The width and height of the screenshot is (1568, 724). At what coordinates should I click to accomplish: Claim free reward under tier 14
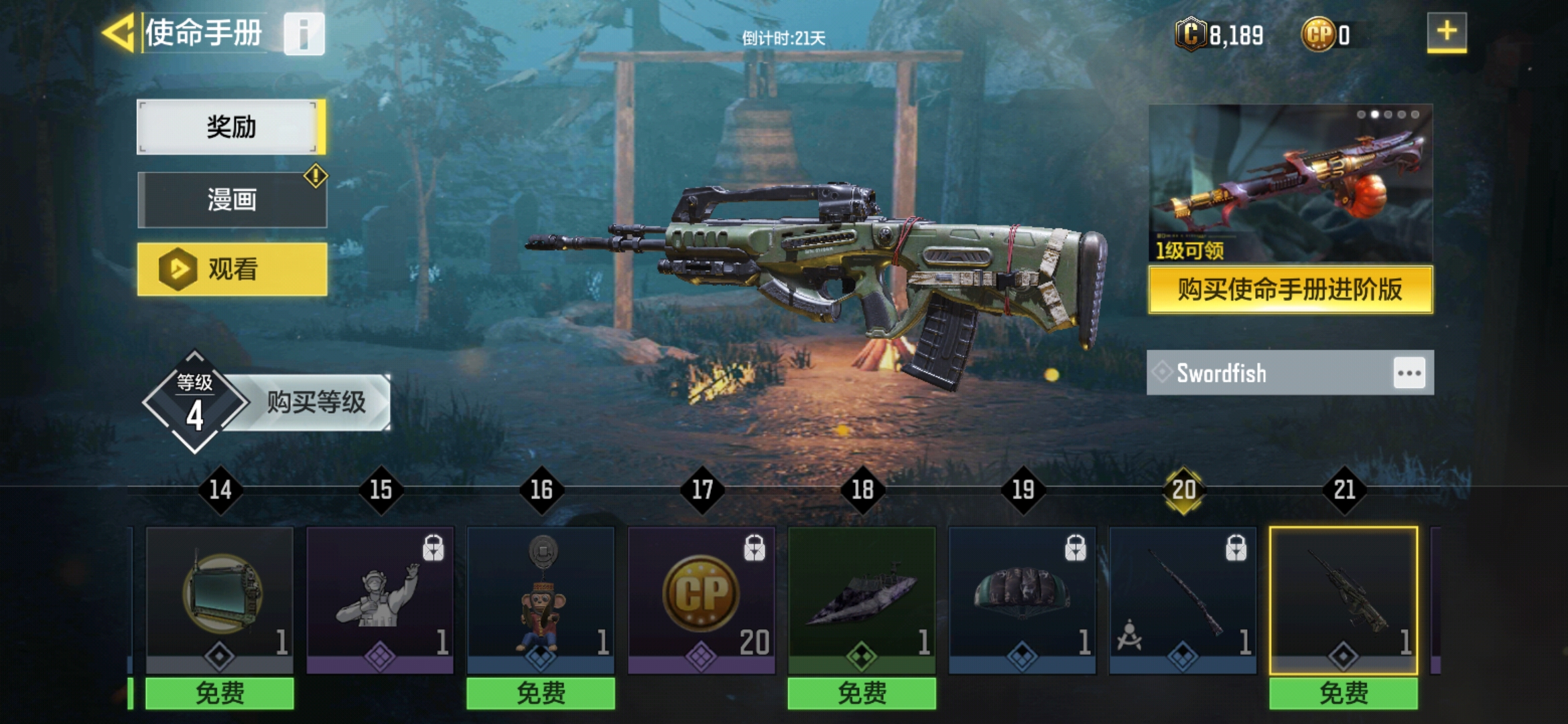point(220,692)
